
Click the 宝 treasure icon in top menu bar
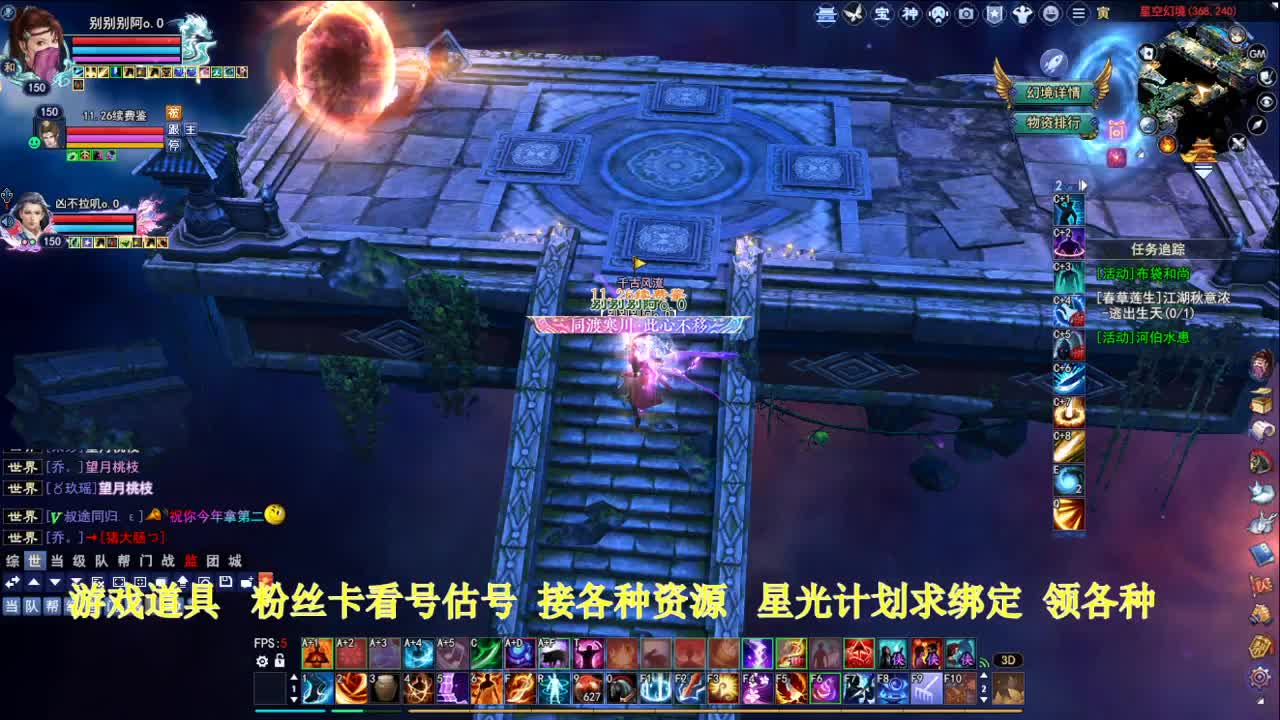click(882, 14)
